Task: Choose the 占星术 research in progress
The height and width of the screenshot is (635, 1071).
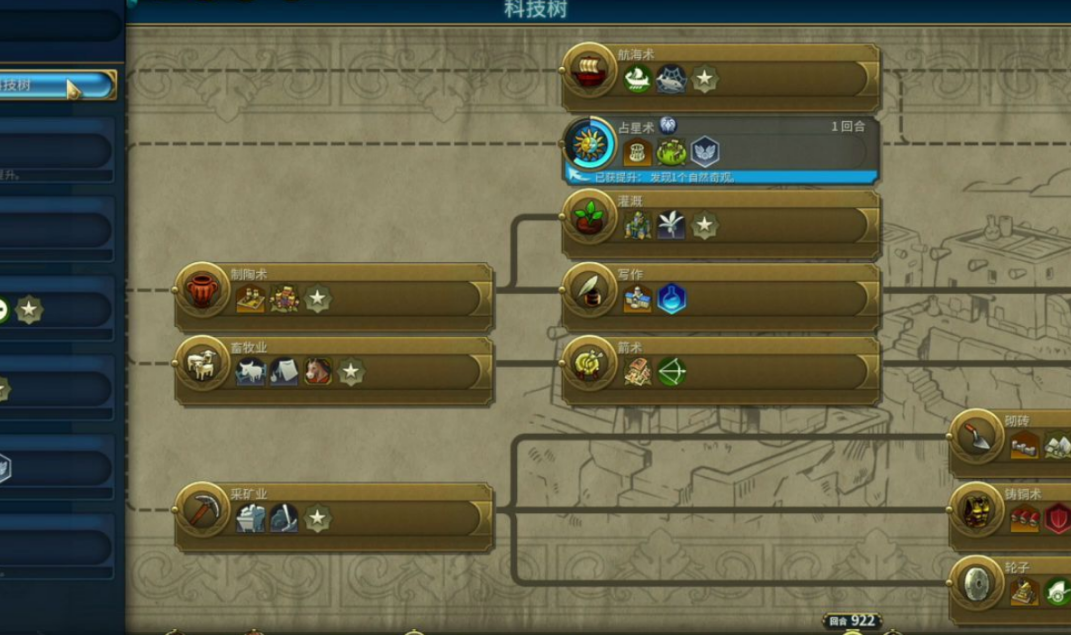Action: tap(720, 150)
